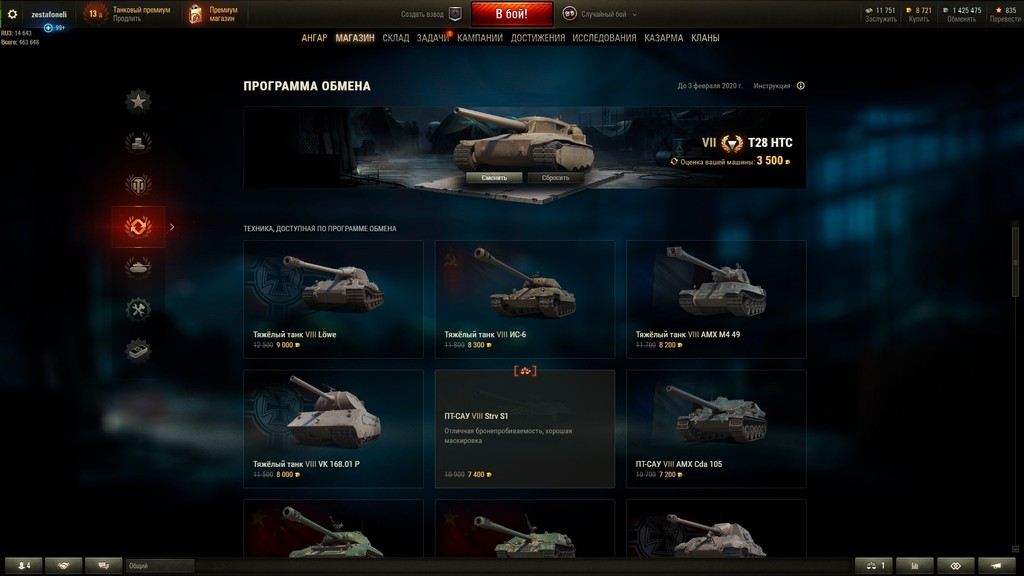The height and width of the screenshot is (576, 1024).
Task: Choose the Strv S1 tank destroyer card
Action: (x=524, y=428)
